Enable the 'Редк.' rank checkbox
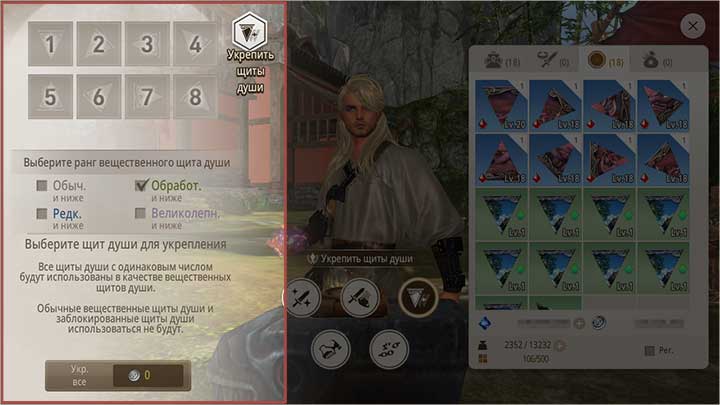 [42, 213]
